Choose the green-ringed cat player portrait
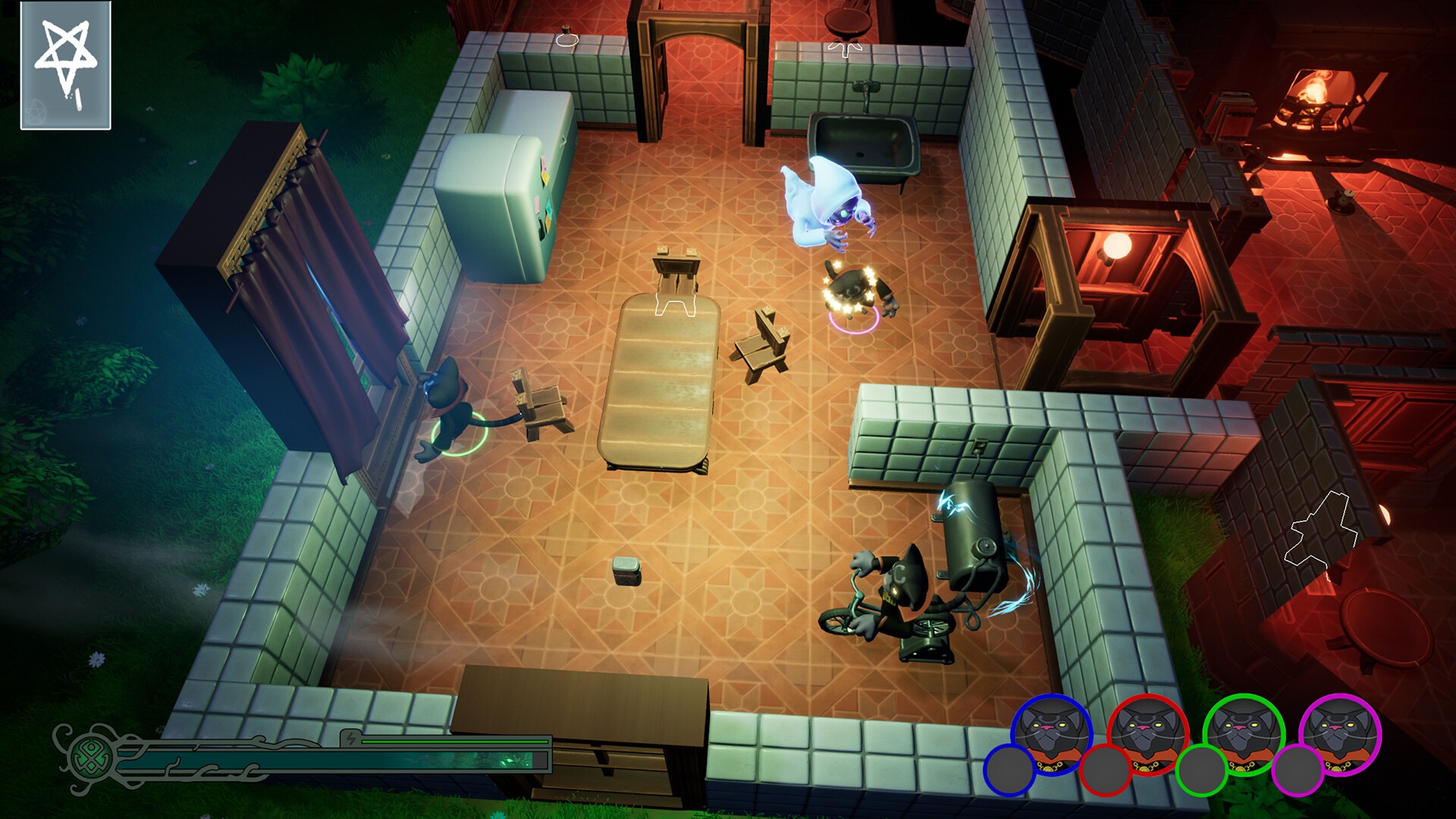Screen dimensions: 1456x819 [x=1244, y=733]
